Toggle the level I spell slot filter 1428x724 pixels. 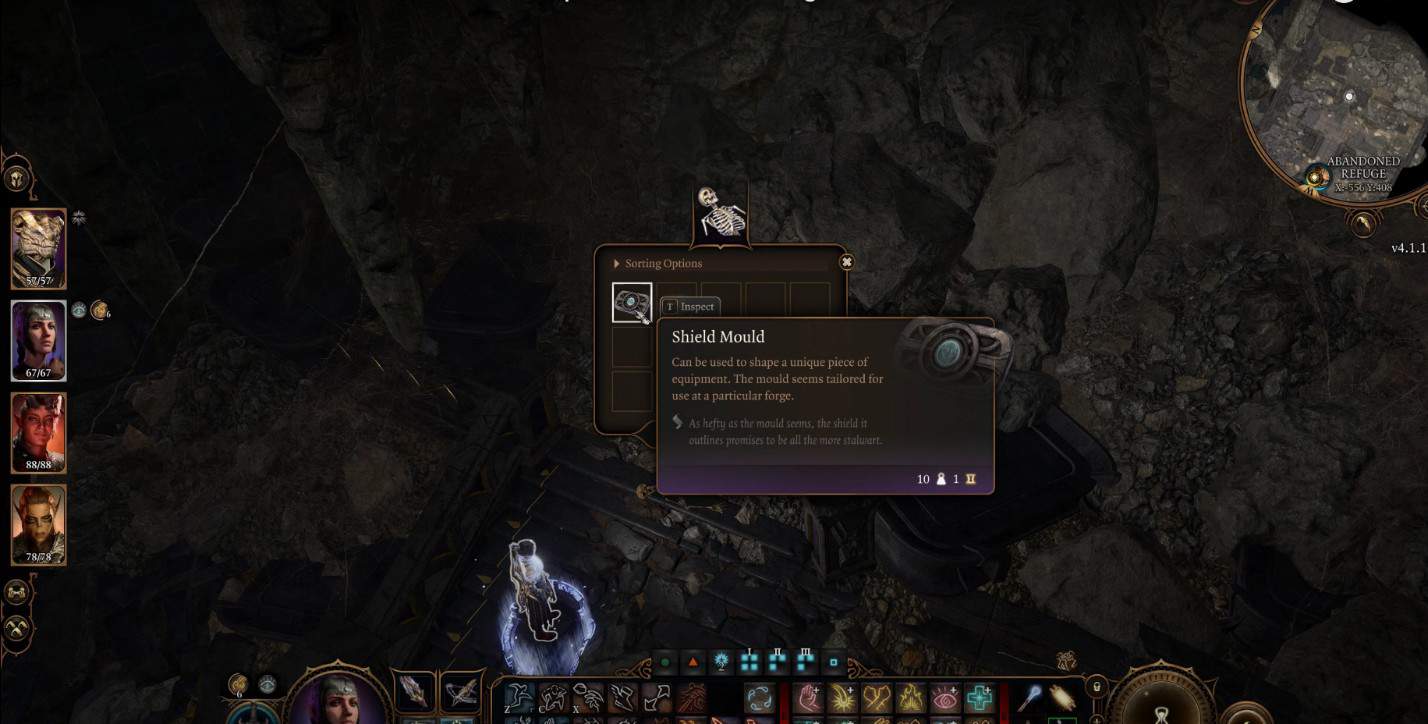pyautogui.click(x=747, y=660)
